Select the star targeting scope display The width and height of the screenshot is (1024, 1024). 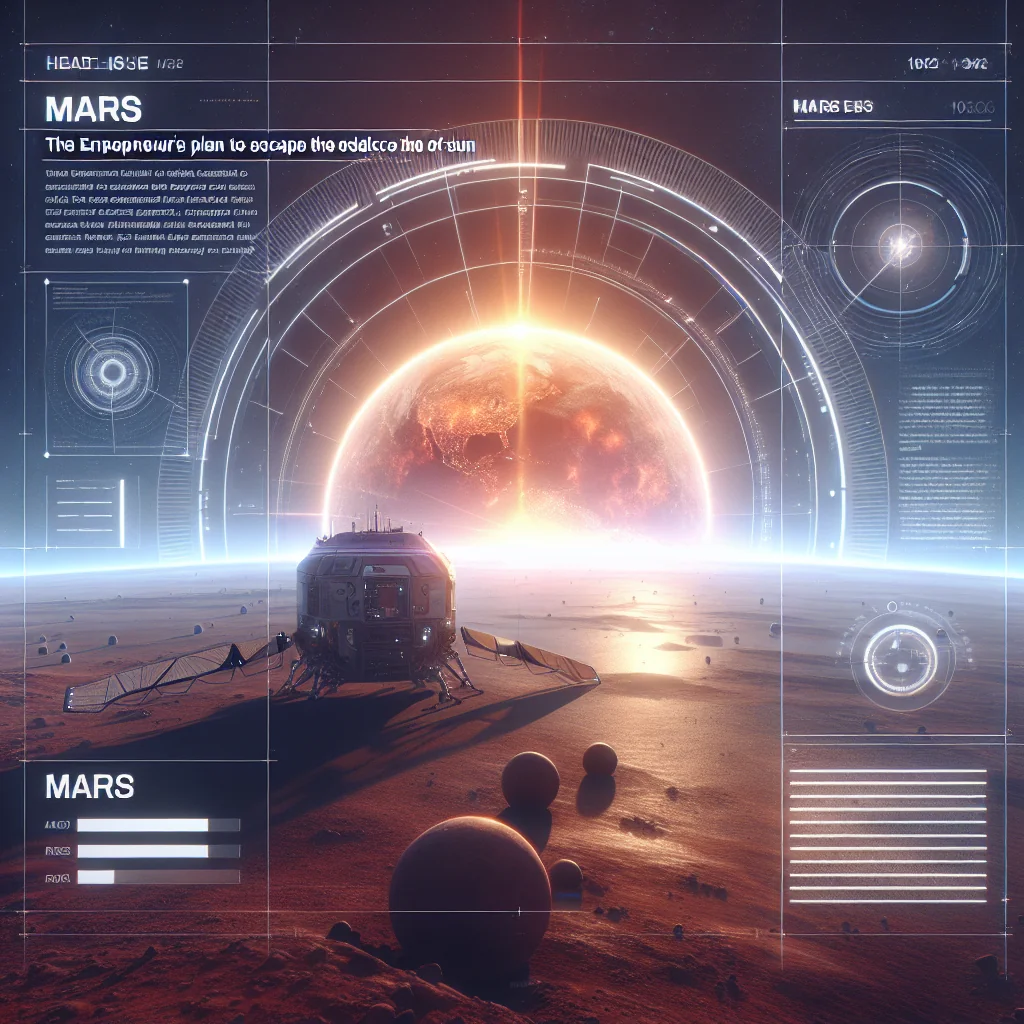click(898, 242)
